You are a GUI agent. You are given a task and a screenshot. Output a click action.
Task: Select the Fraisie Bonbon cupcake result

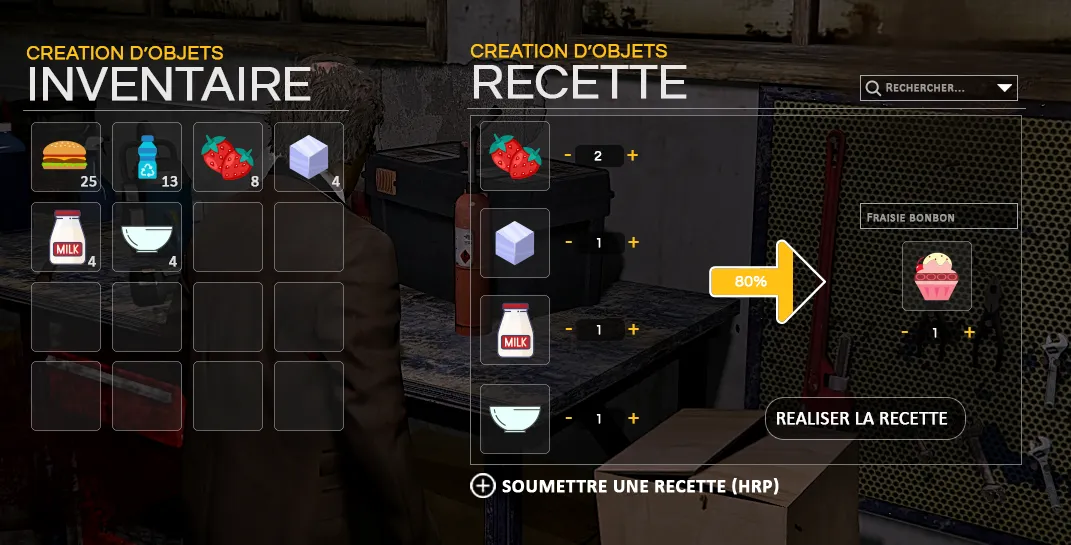coord(936,276)
